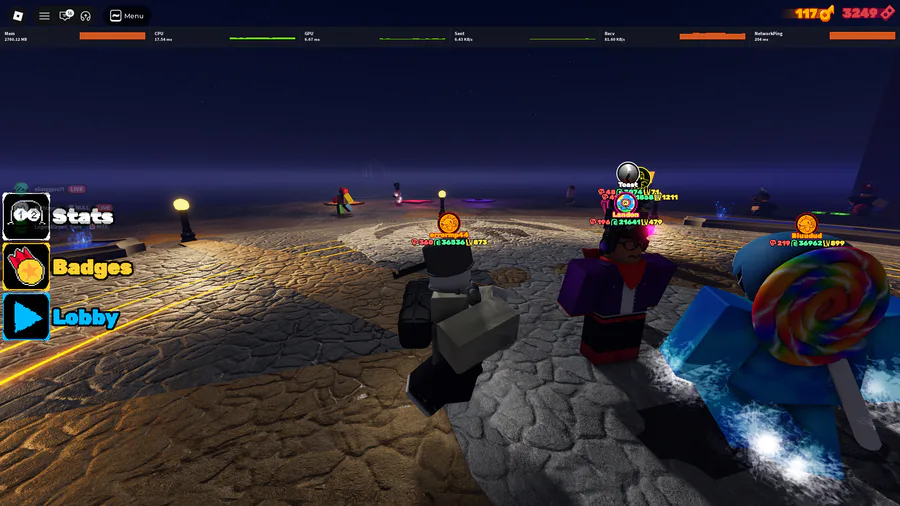Open the Roblox logo menu
The image size is (900, 506).
pos(17,15)
